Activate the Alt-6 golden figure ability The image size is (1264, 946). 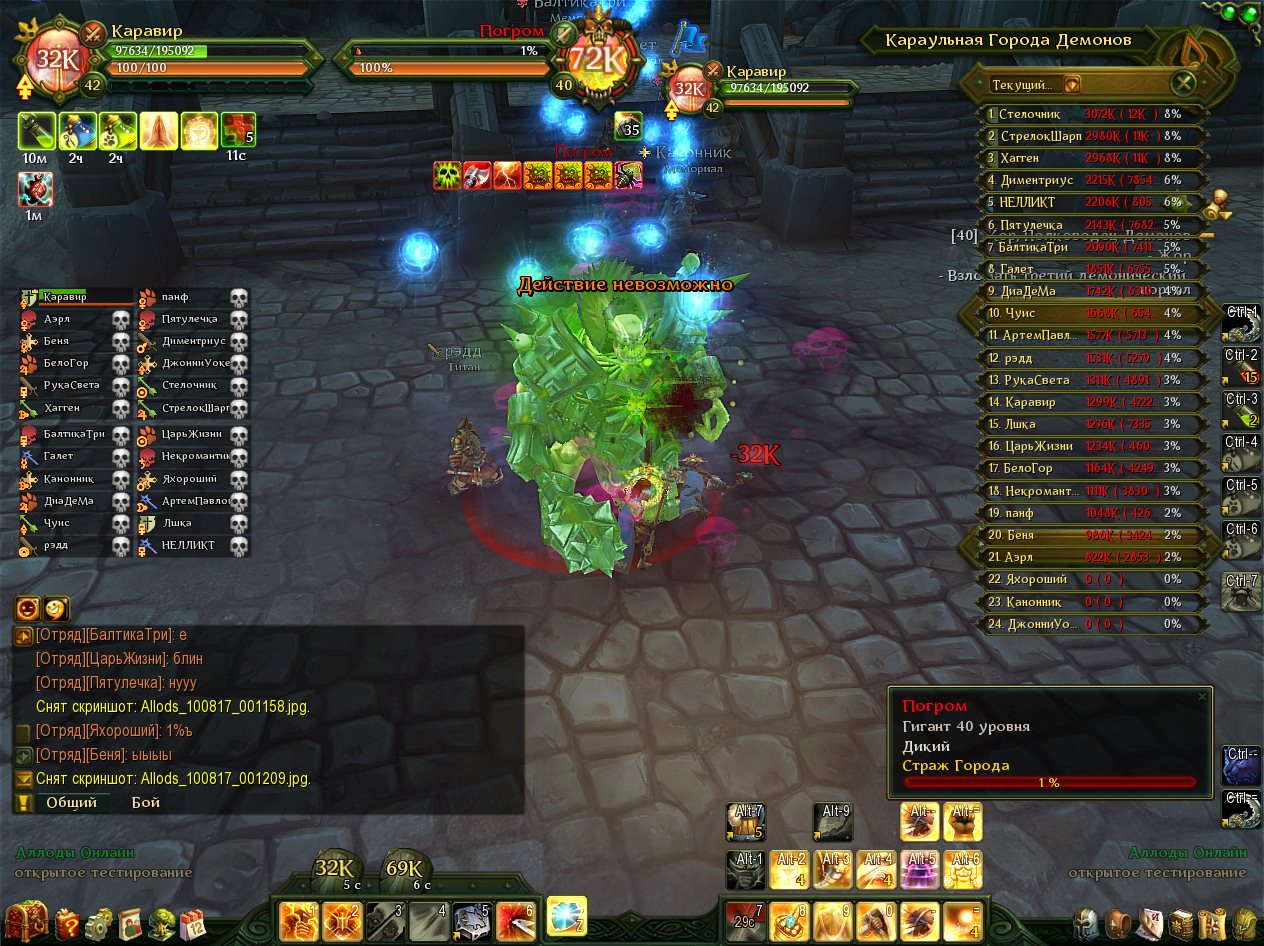[x=964, y=870]
